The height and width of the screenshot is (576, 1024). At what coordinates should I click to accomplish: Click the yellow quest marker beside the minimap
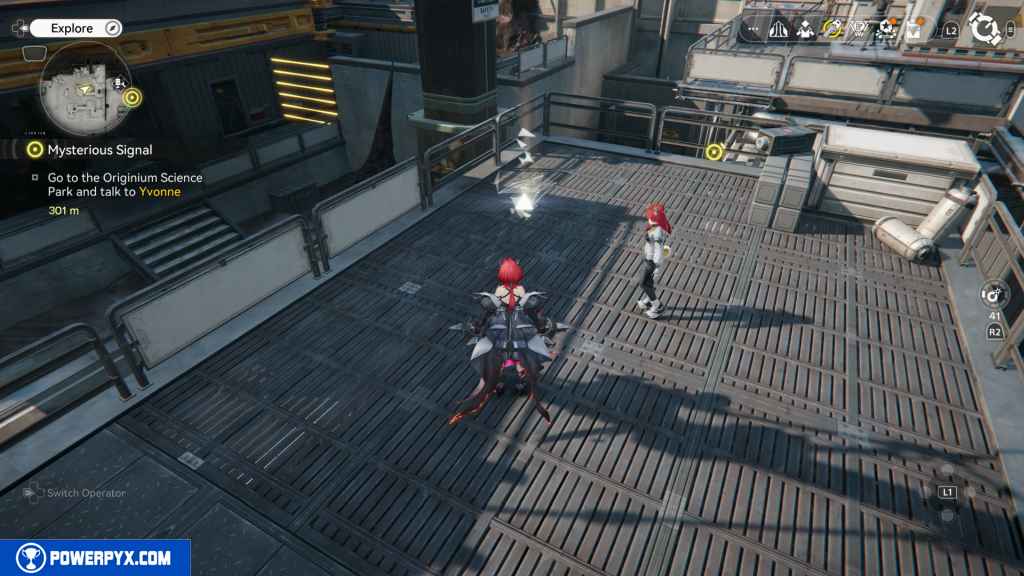(134, 98)
